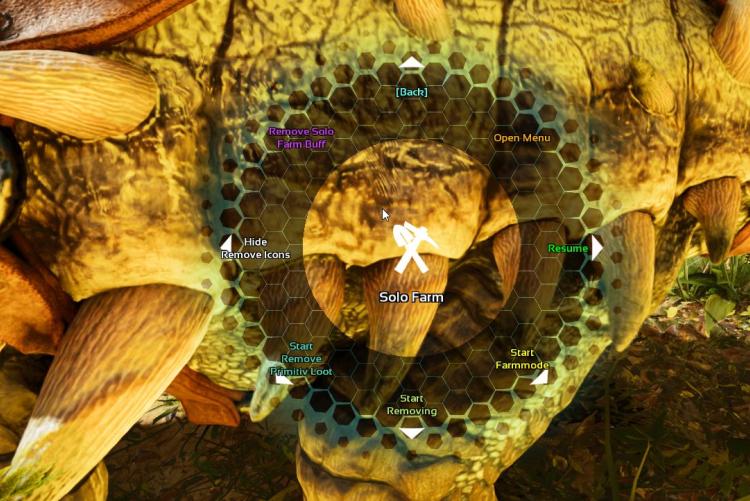
Task: Activate Start Remove Primitiv Loot
Action: coord(300,358)
